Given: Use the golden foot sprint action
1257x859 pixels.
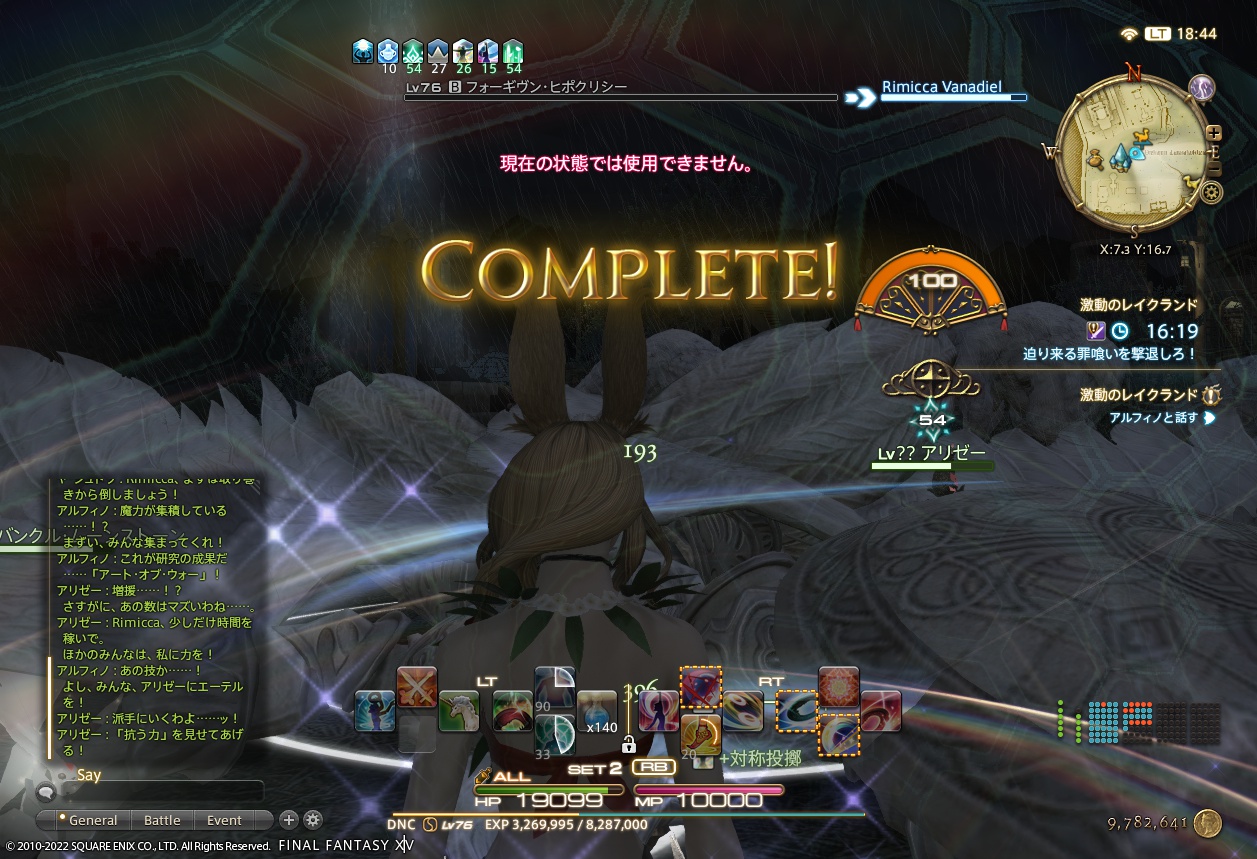Looking at the screenshot, I should click(701, 734).
